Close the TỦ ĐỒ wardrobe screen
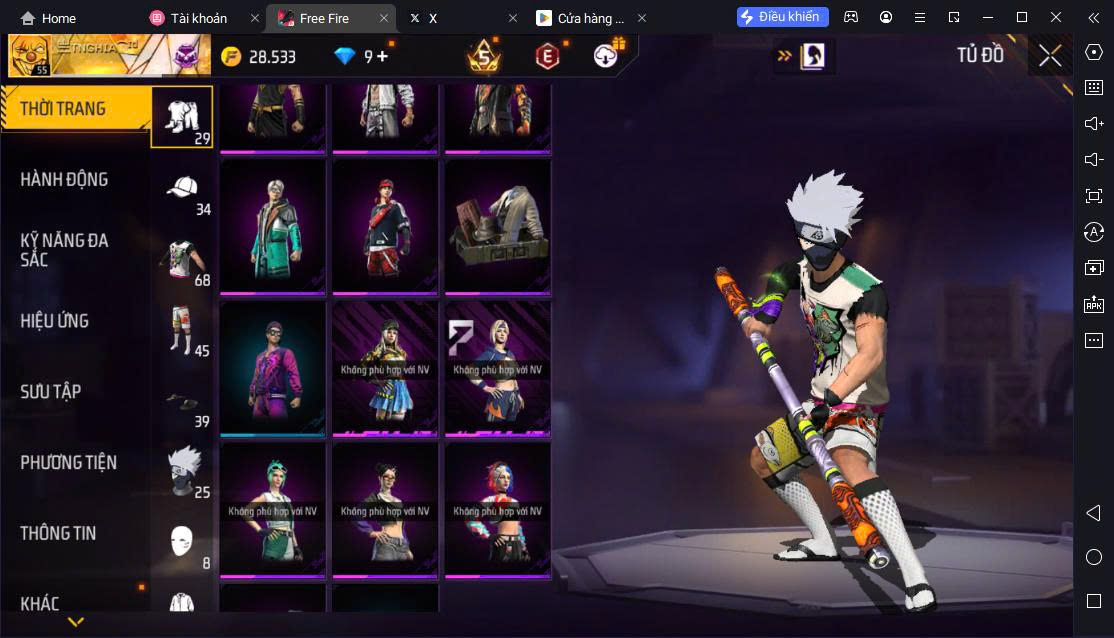The width and height of the screenshot is (1114, 638). tap(1049, 56)
